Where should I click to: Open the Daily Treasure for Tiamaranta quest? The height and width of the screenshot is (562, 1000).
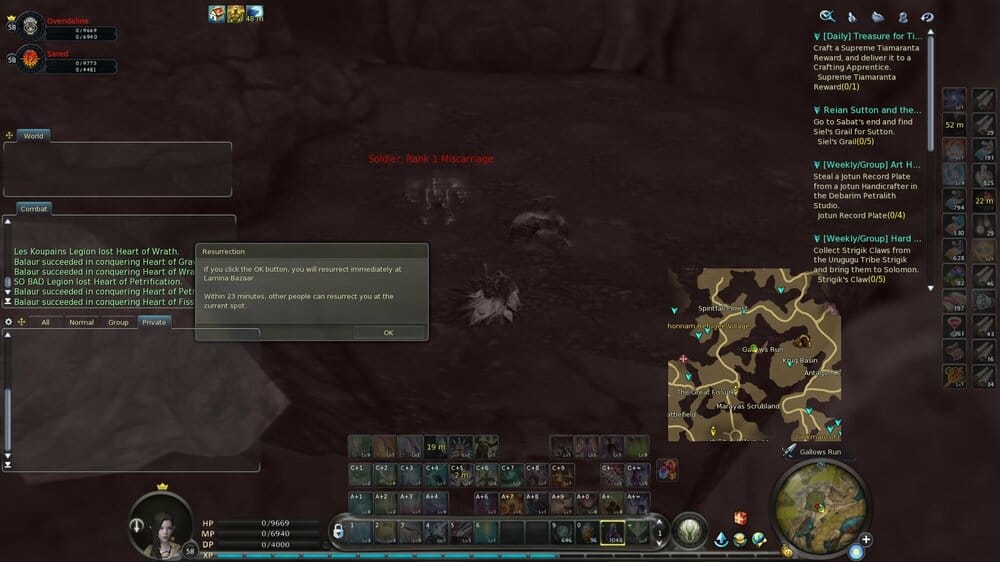pyautogui.click(x=866, y=36)
